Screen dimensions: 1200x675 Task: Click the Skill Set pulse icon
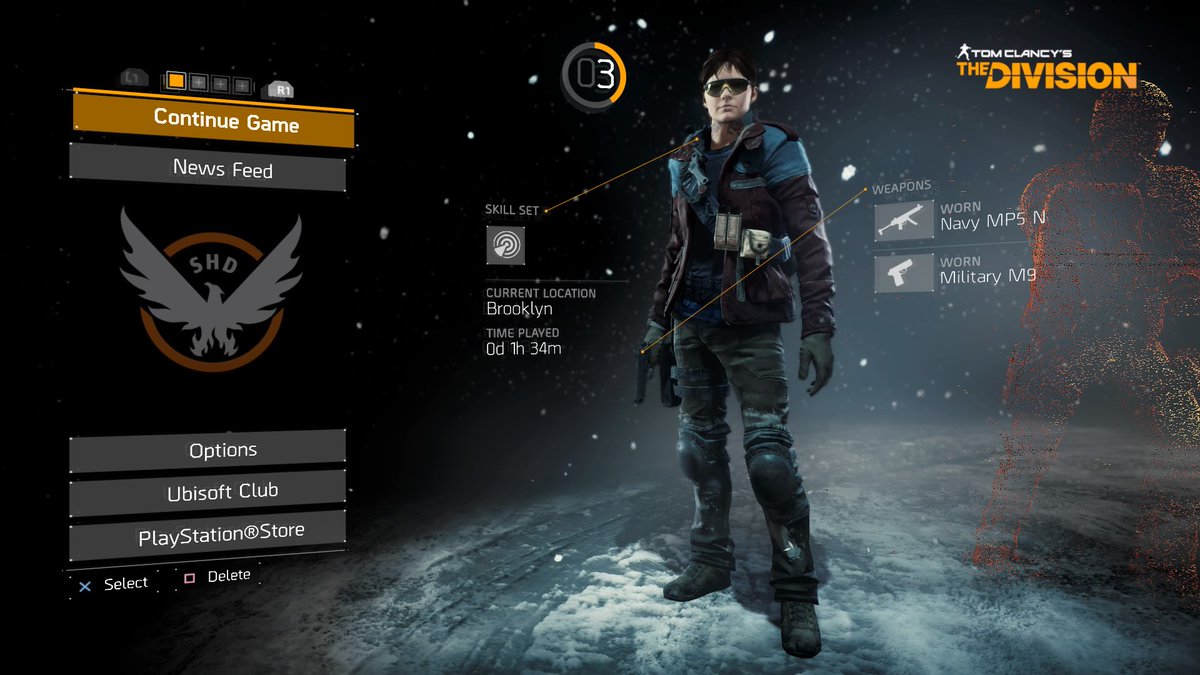[506, 245]
